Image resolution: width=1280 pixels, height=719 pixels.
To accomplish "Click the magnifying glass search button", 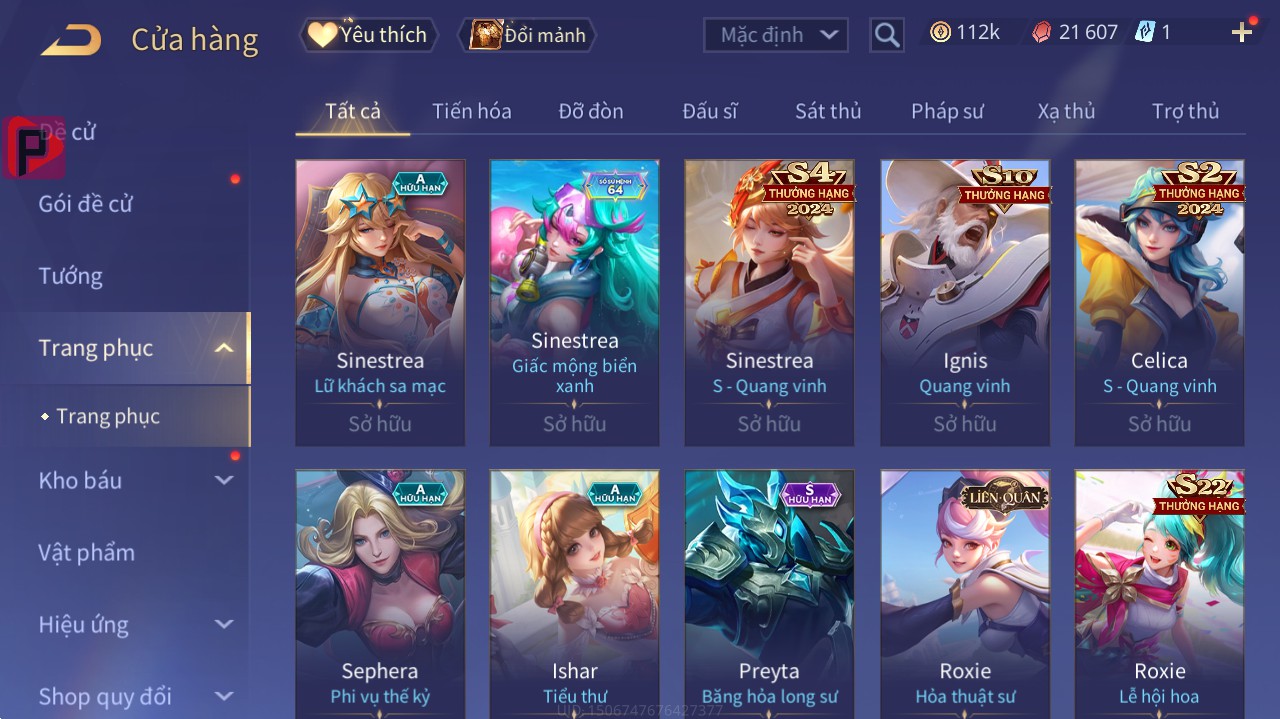I will point(886,35).
